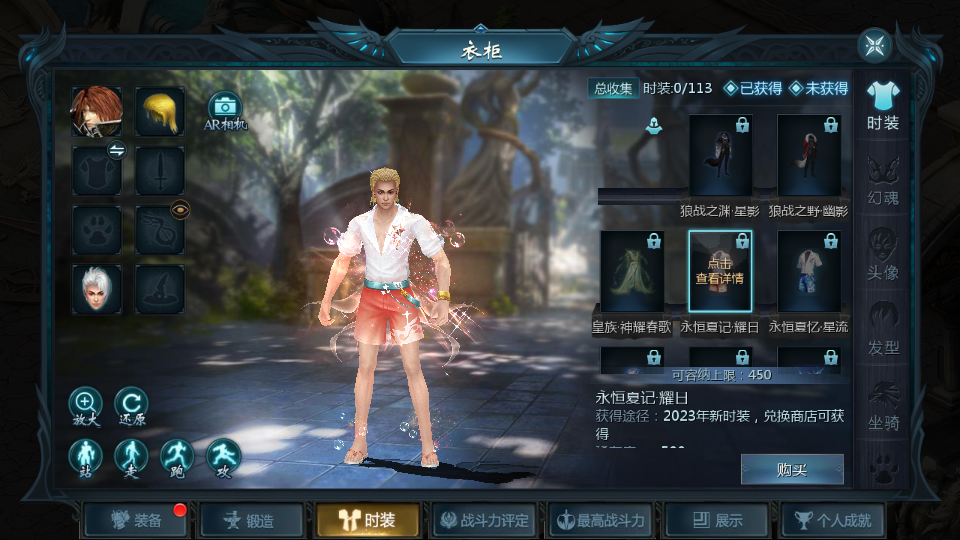This screenshot has width=960, height=540.
Task: Switch to the 幻魂 side tab
Action: (x=882, y=180)
